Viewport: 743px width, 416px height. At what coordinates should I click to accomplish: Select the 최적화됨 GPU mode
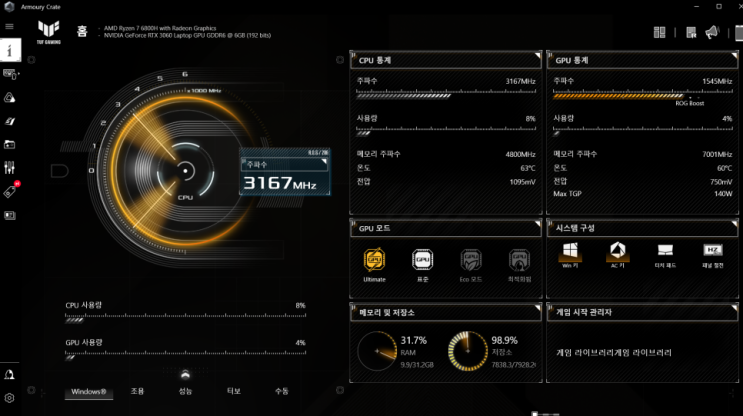pyautogui.click(x=519, y=261)
